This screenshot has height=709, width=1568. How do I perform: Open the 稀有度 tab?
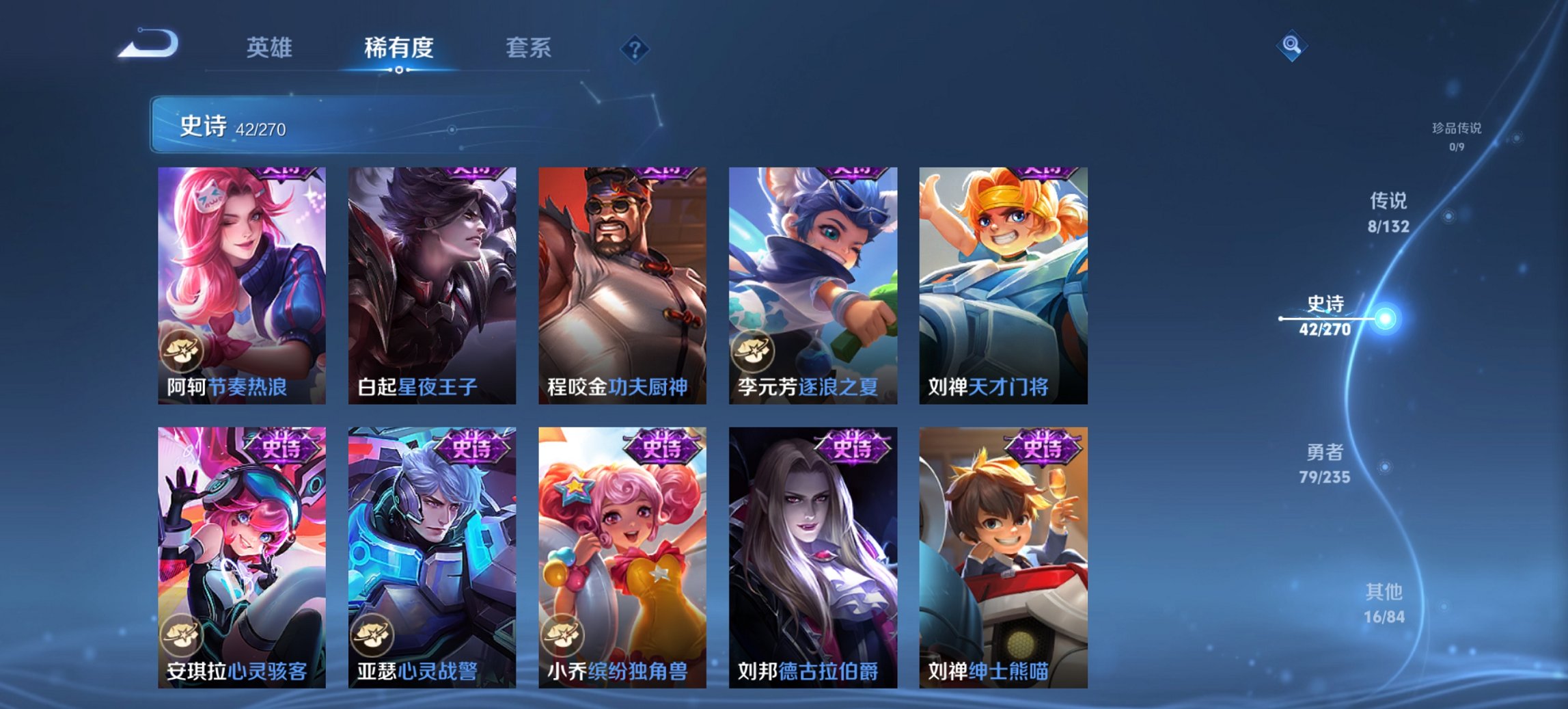[x=398, y=48]
